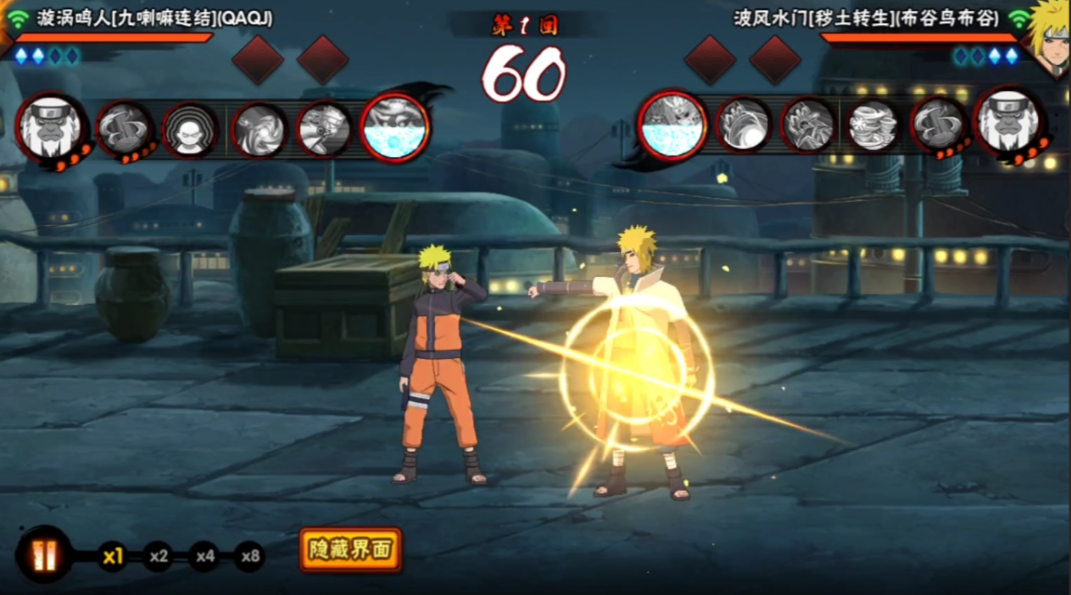
Task: Select Minato's stacked scrolls skill icon
Action: (873, 127)
